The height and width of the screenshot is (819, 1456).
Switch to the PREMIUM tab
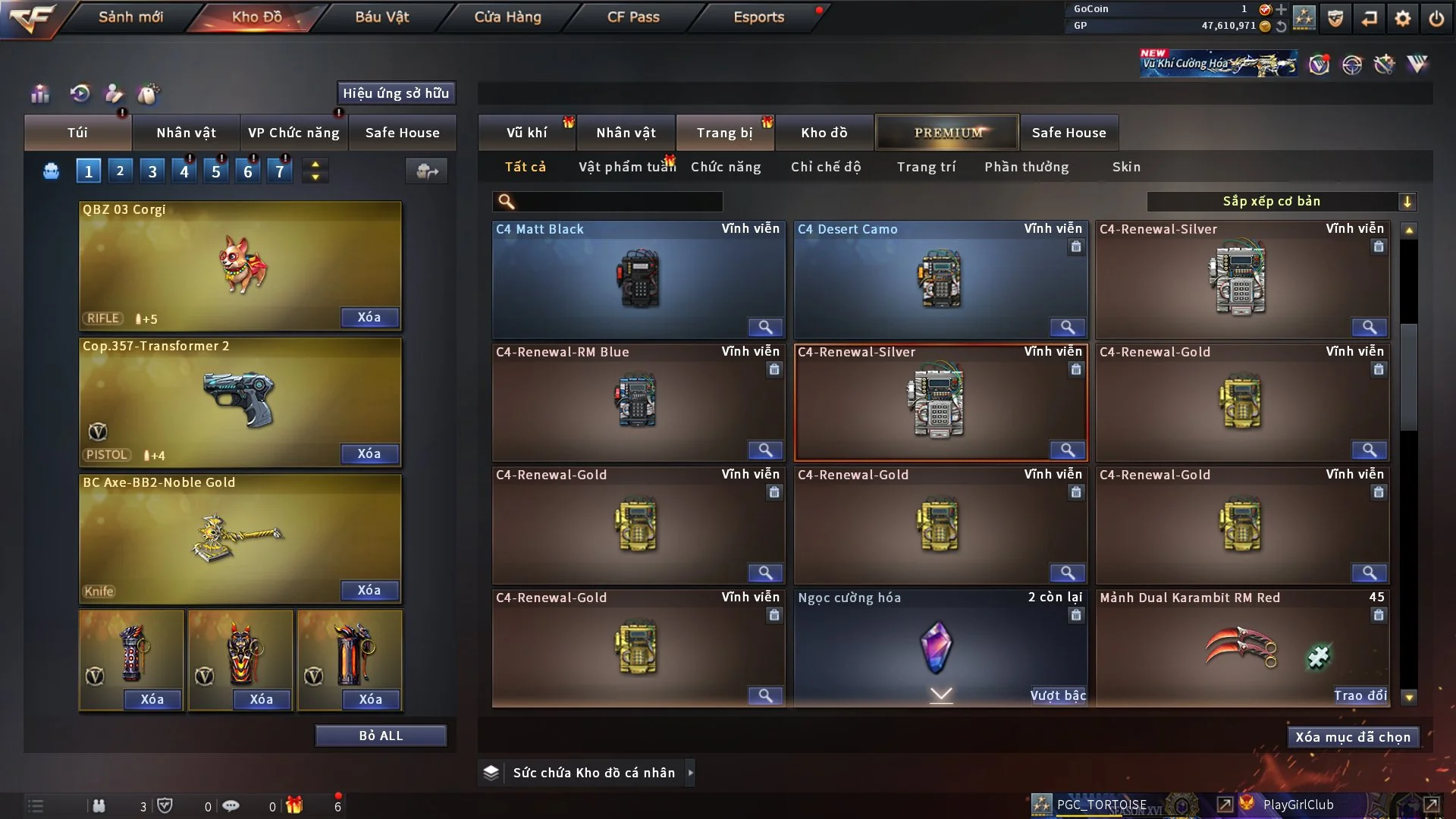point(947,133)
